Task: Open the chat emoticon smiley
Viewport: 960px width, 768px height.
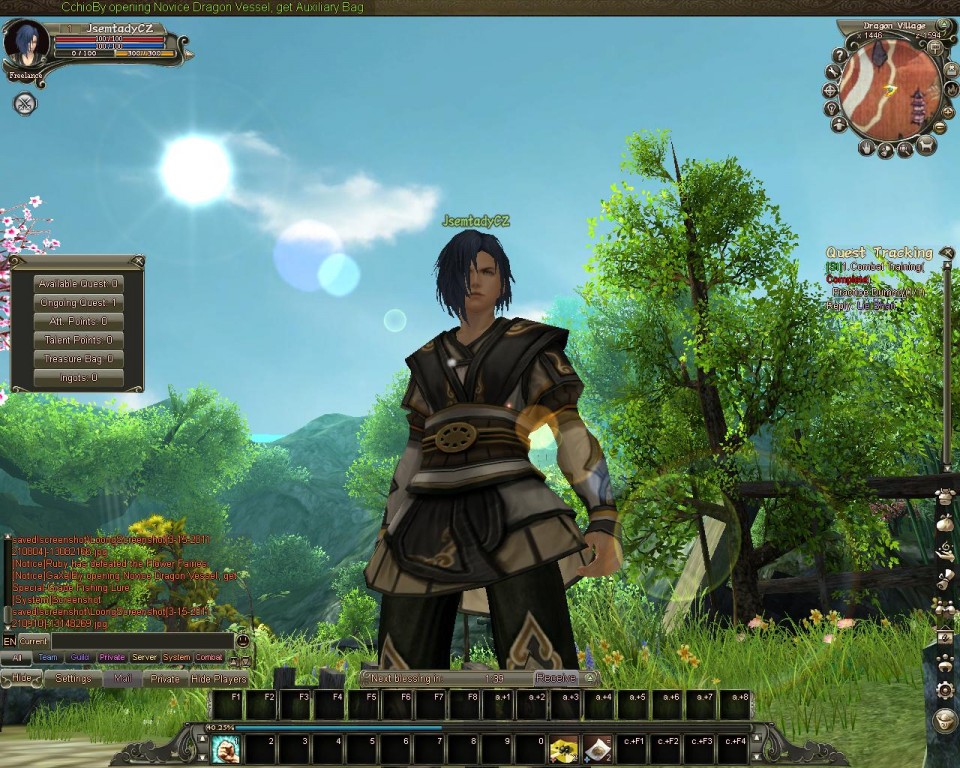Action: [x=242, y=640]
